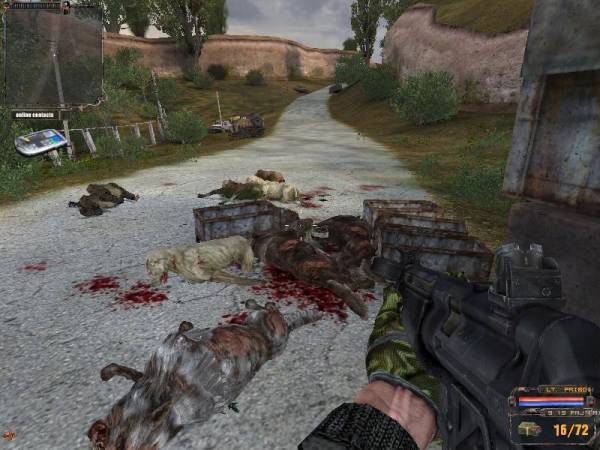The image size is (600, 450).
Task: Open the PDA device icon
Action: 41,141
